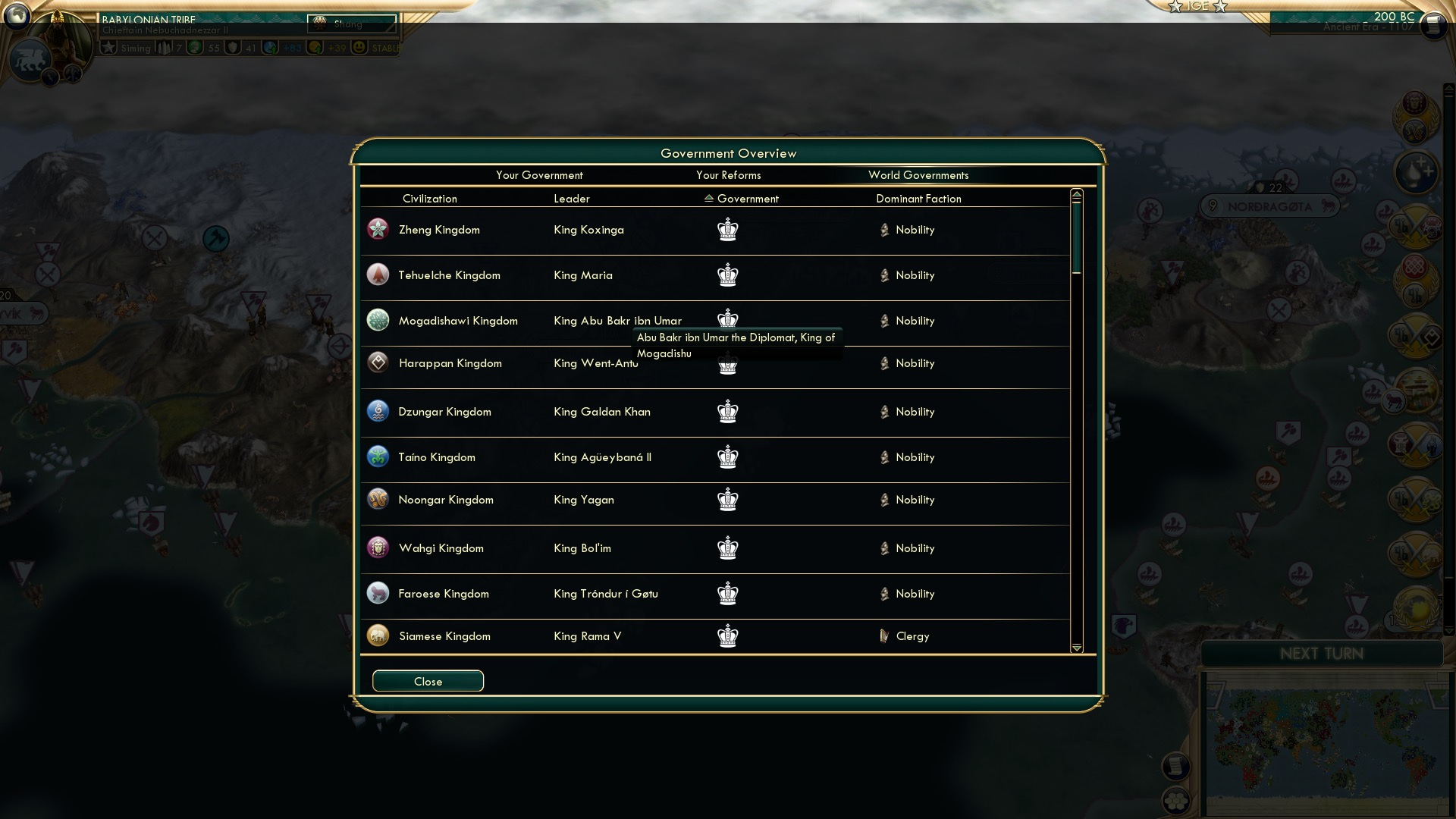Open the Shang faction emblem in top banner
The width and height of the screenshot is (1456, 819).
[319, 22]
